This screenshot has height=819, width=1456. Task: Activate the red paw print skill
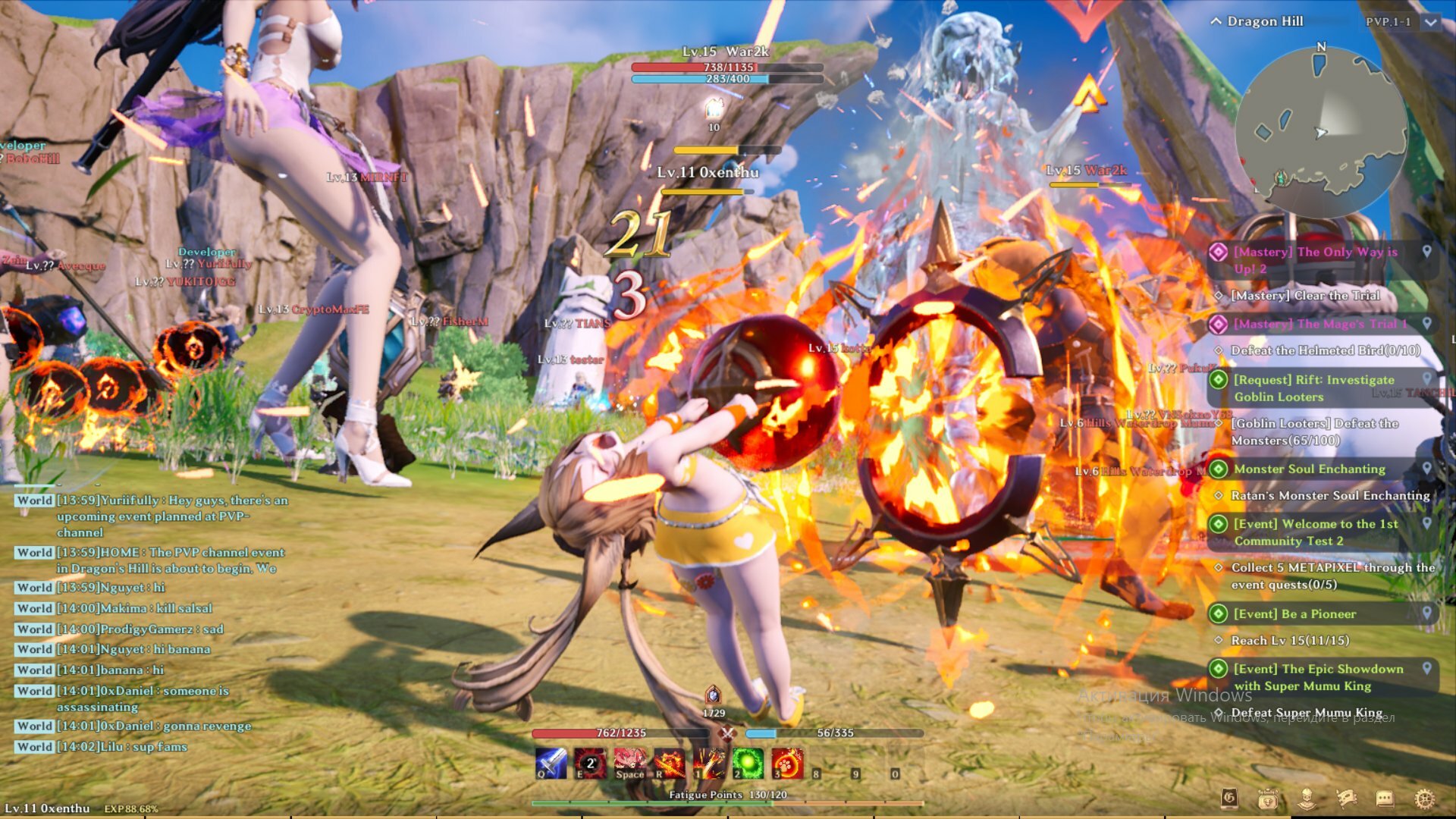(x=787, y=763)
